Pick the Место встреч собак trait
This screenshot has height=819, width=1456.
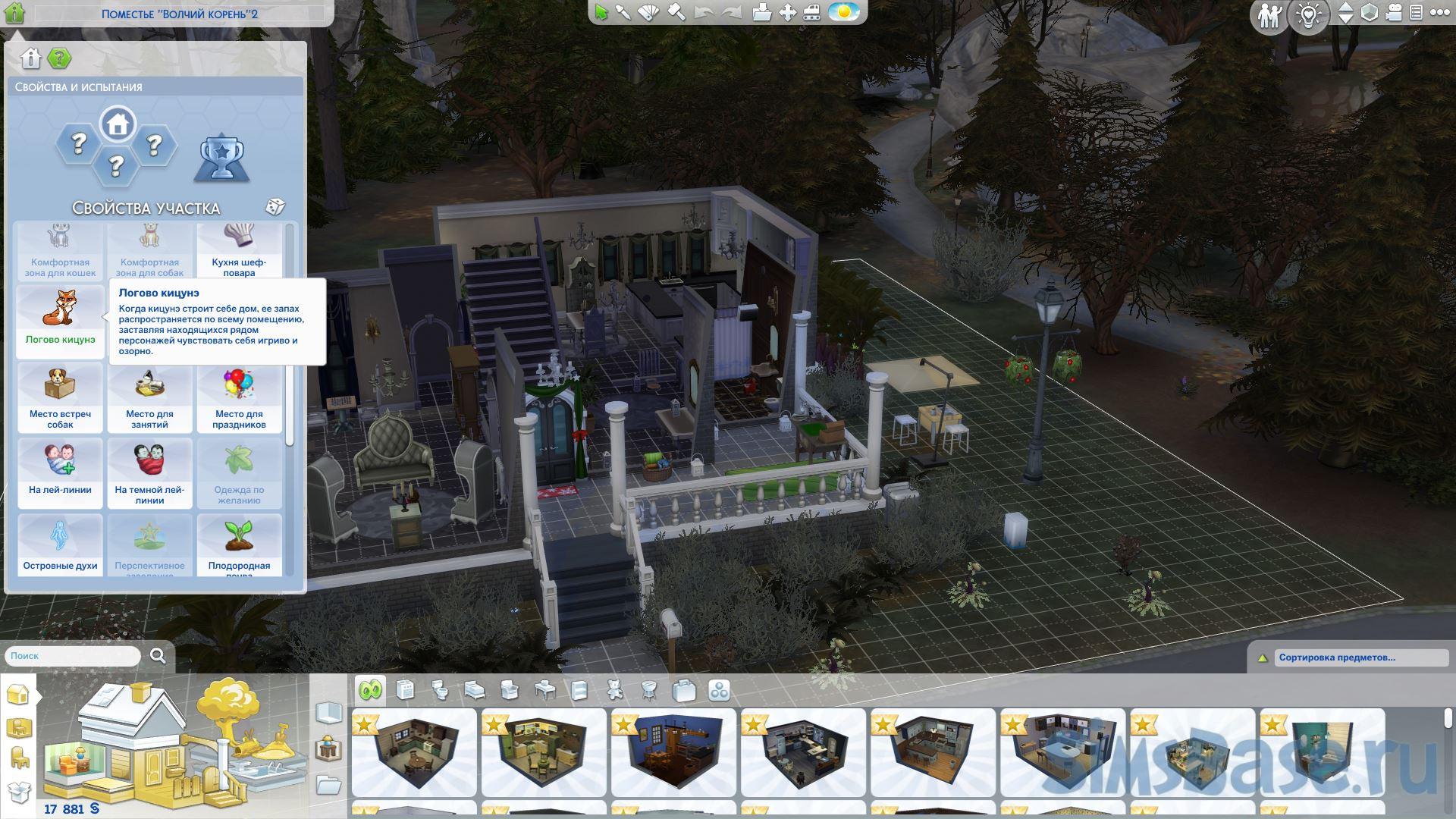point(60,397)
